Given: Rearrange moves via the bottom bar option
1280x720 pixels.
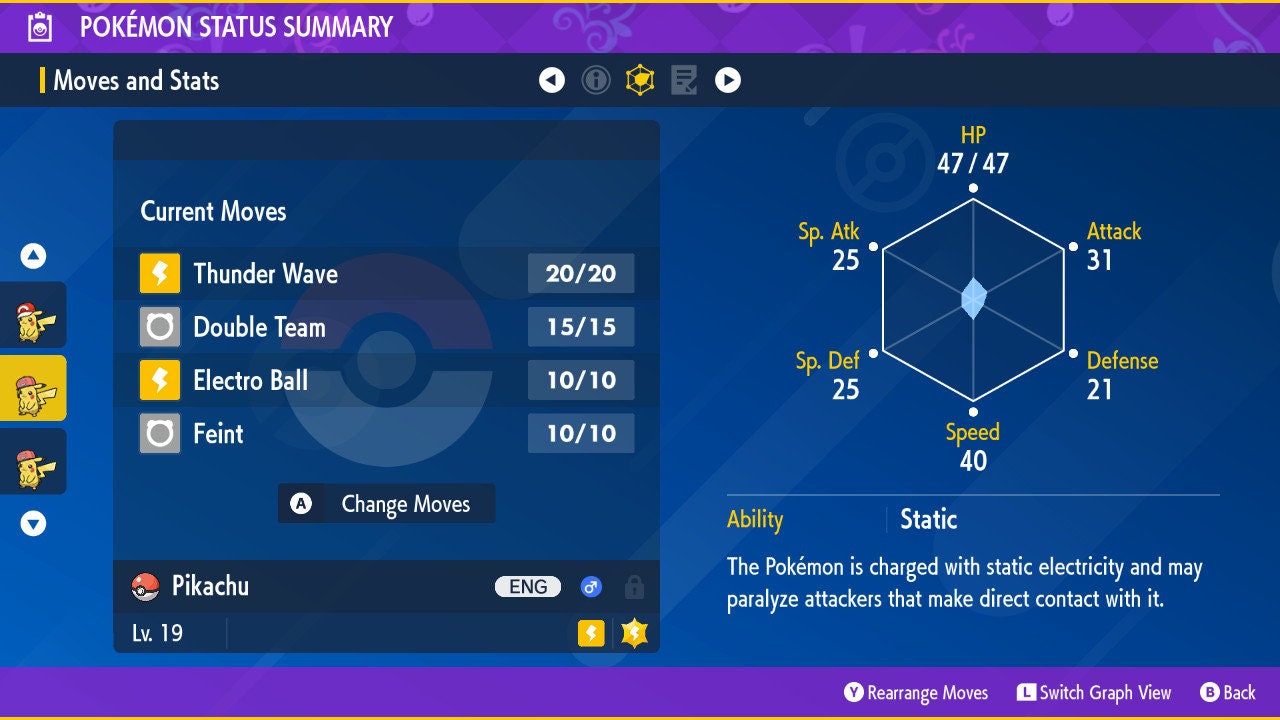Looking at the screenshot, I should [916, 692].
